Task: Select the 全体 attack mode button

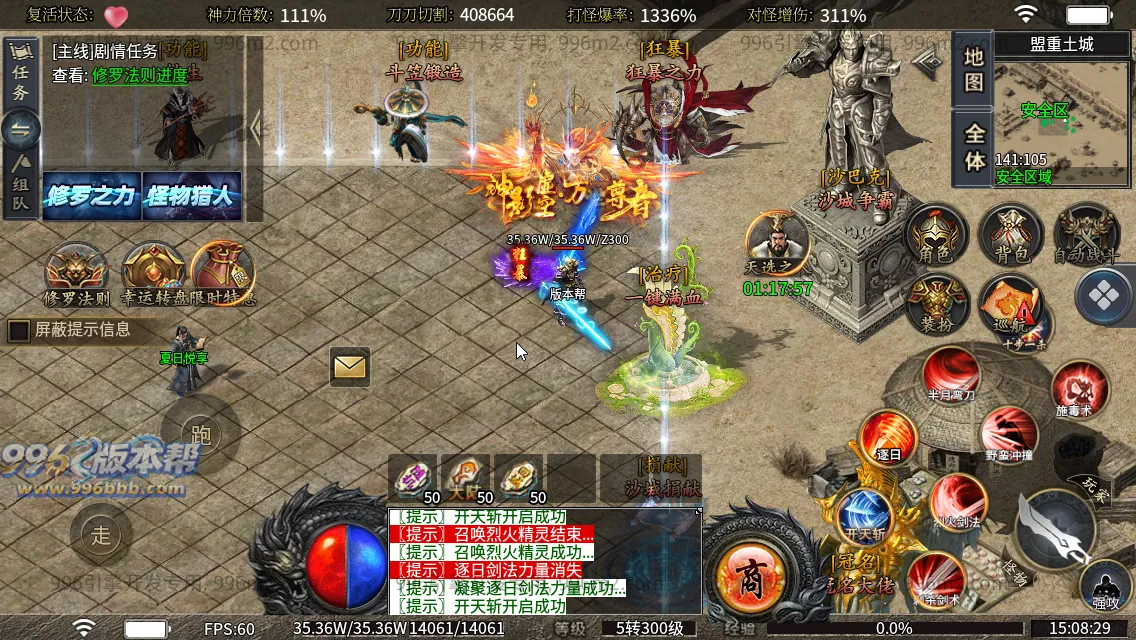Action: [974, 148]
